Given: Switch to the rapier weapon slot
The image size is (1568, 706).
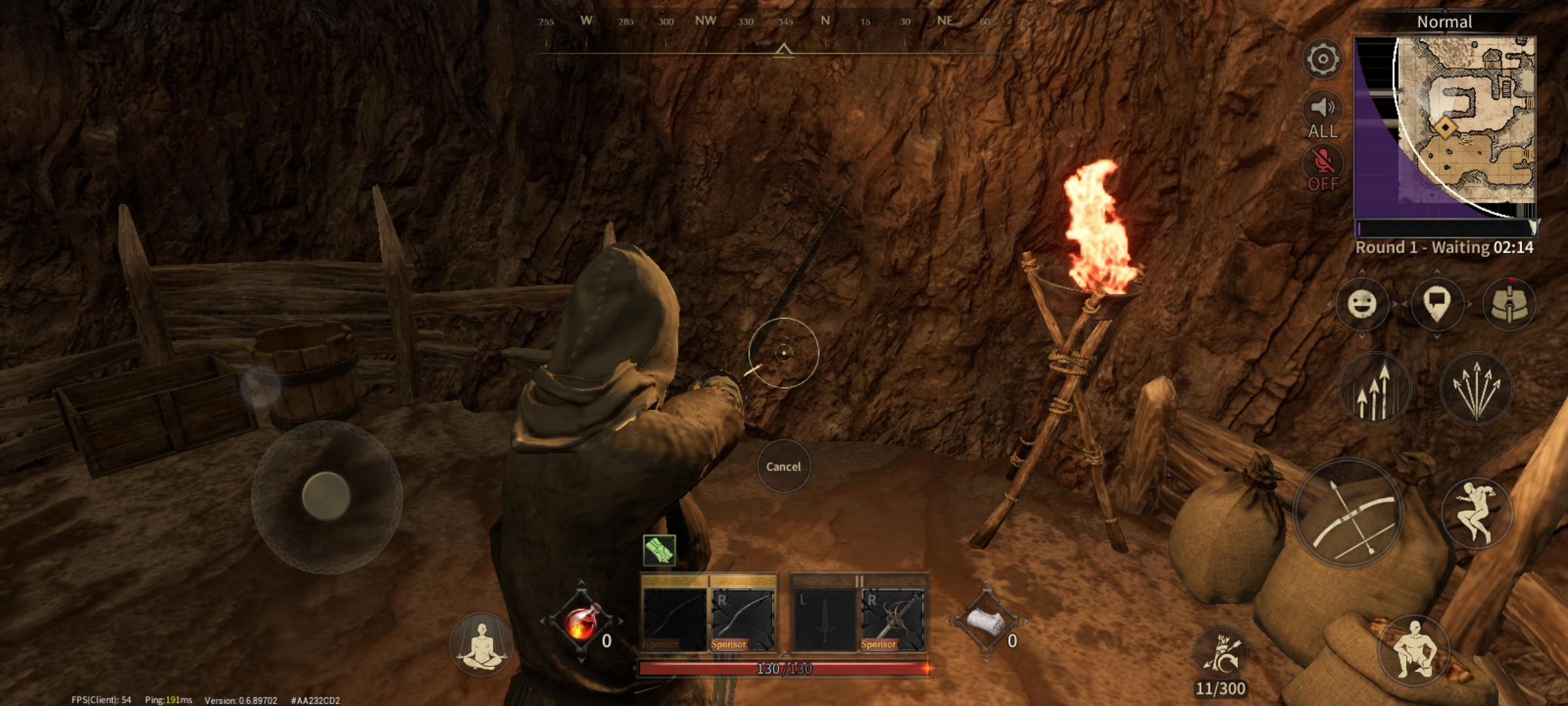Looking at the screenshot, I should (892, 619).
